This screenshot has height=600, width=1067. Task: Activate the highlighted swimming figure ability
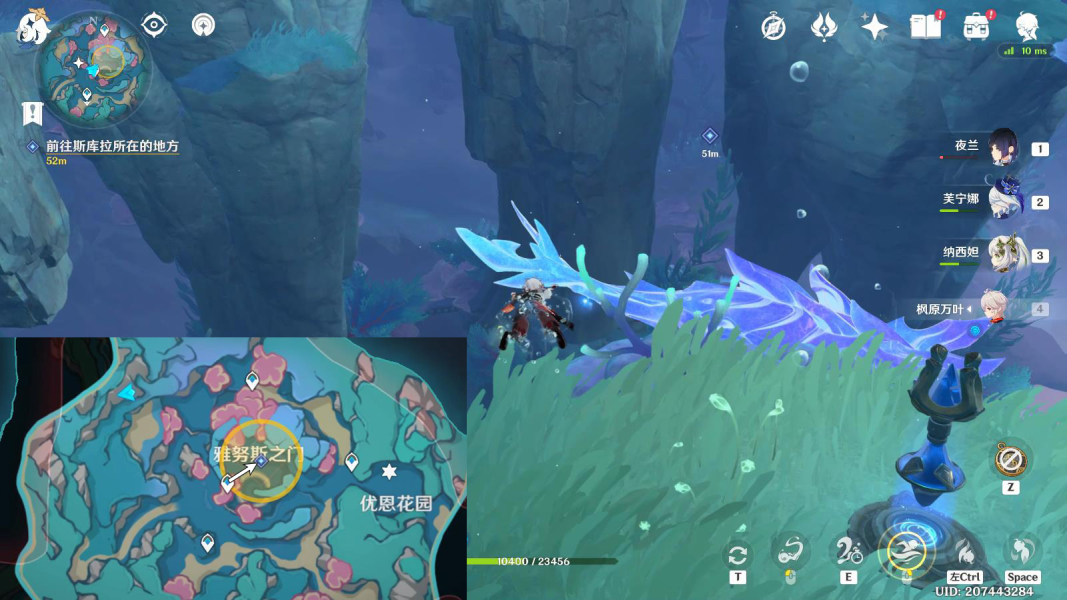908,552
